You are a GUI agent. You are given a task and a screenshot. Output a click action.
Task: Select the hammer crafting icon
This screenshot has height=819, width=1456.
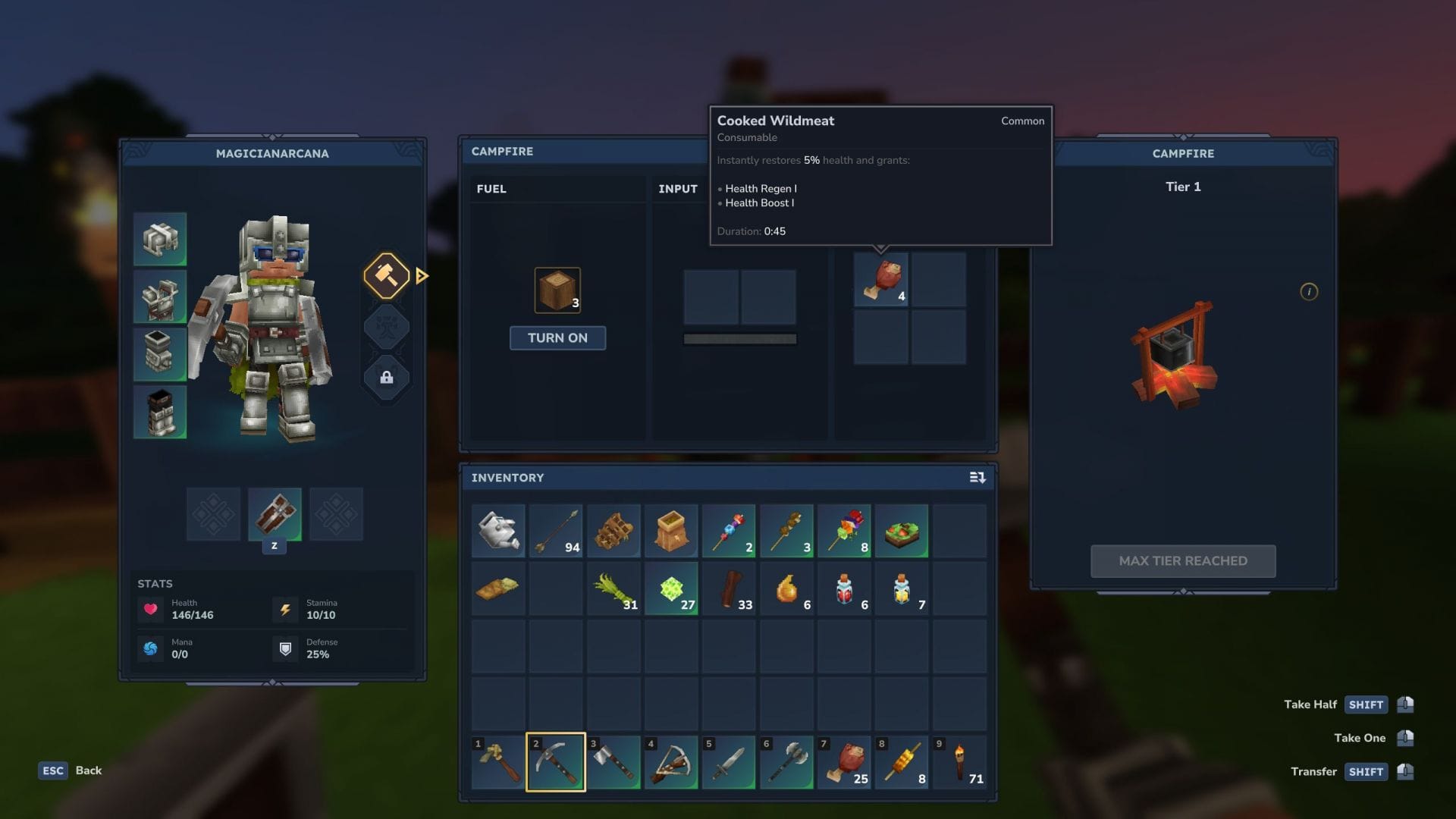(x=386, y=276)
